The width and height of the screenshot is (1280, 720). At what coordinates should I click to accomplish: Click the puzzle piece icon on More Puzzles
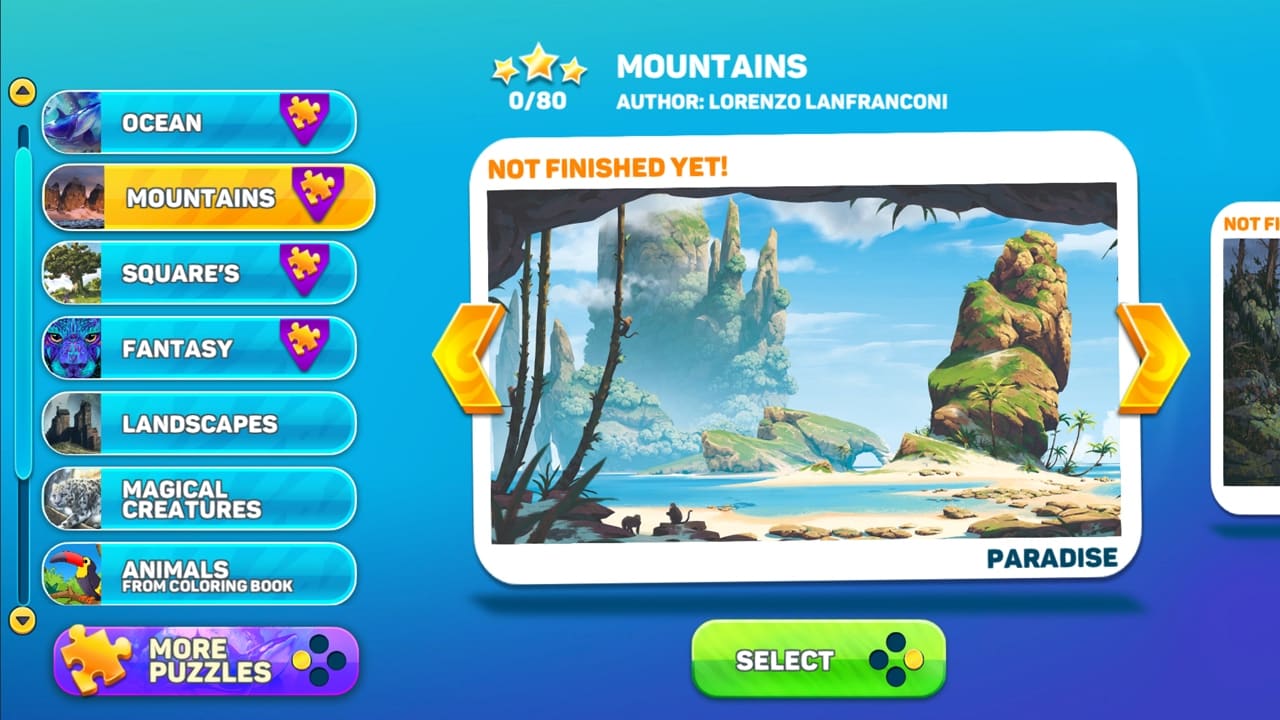95,655
